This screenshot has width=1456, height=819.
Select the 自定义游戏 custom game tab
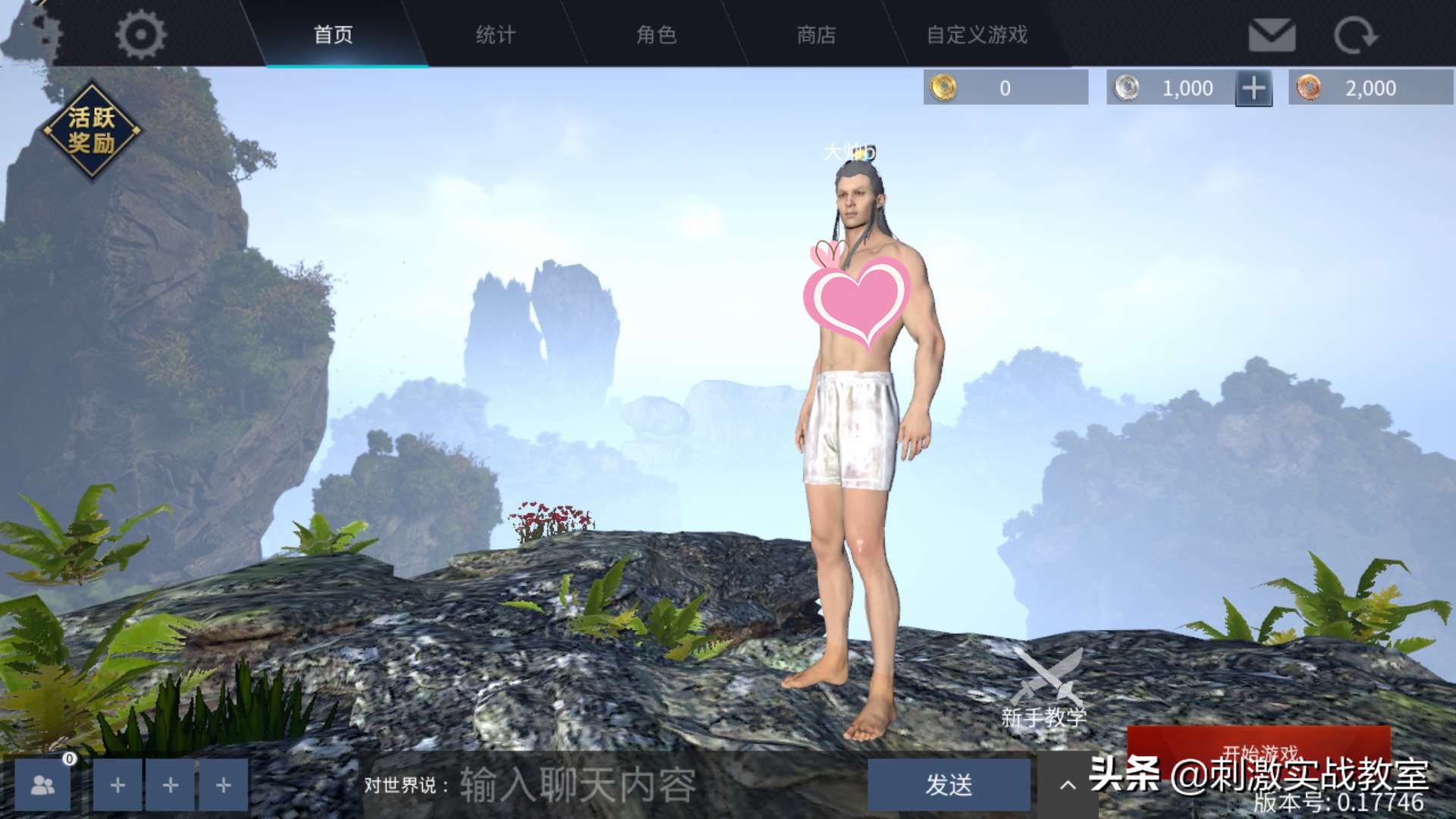977,36
